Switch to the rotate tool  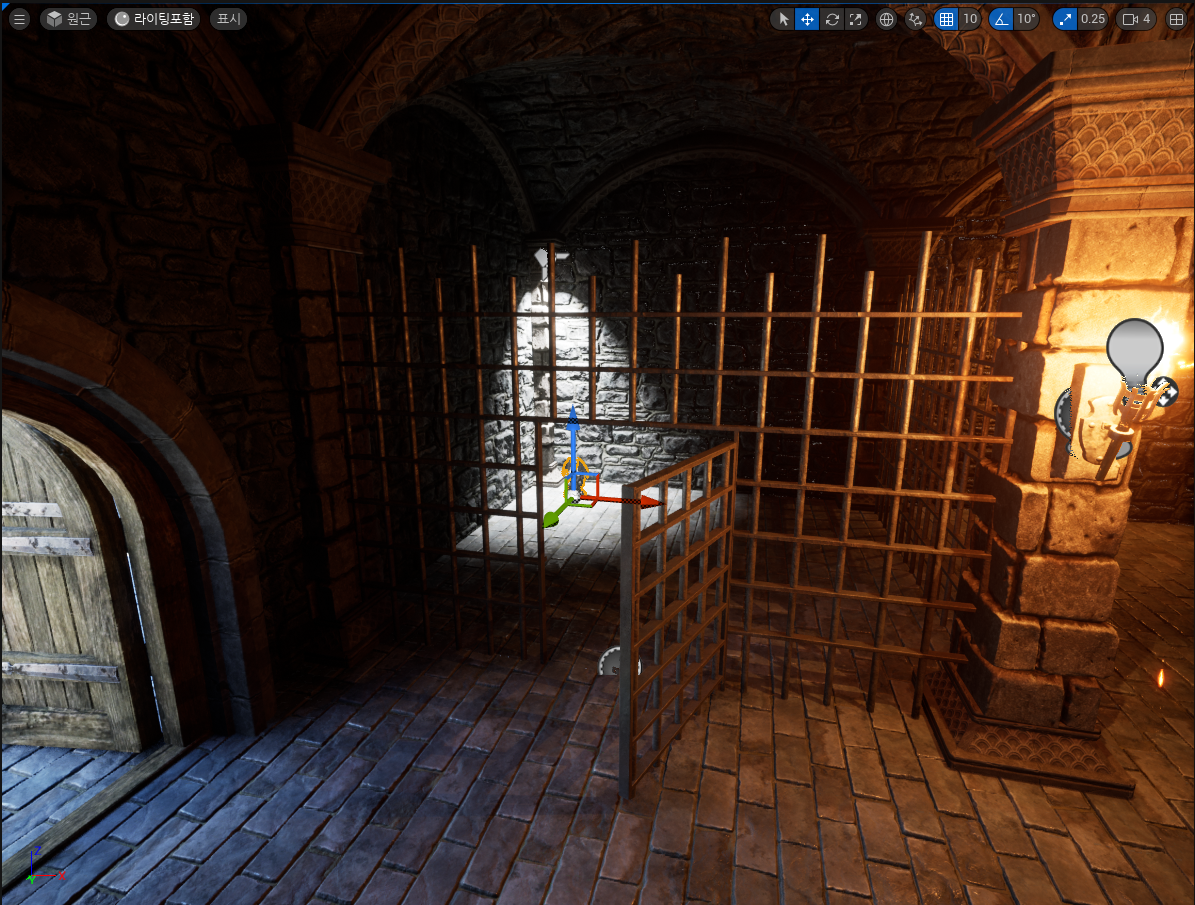pyautogui.click(x=831, y=19)
